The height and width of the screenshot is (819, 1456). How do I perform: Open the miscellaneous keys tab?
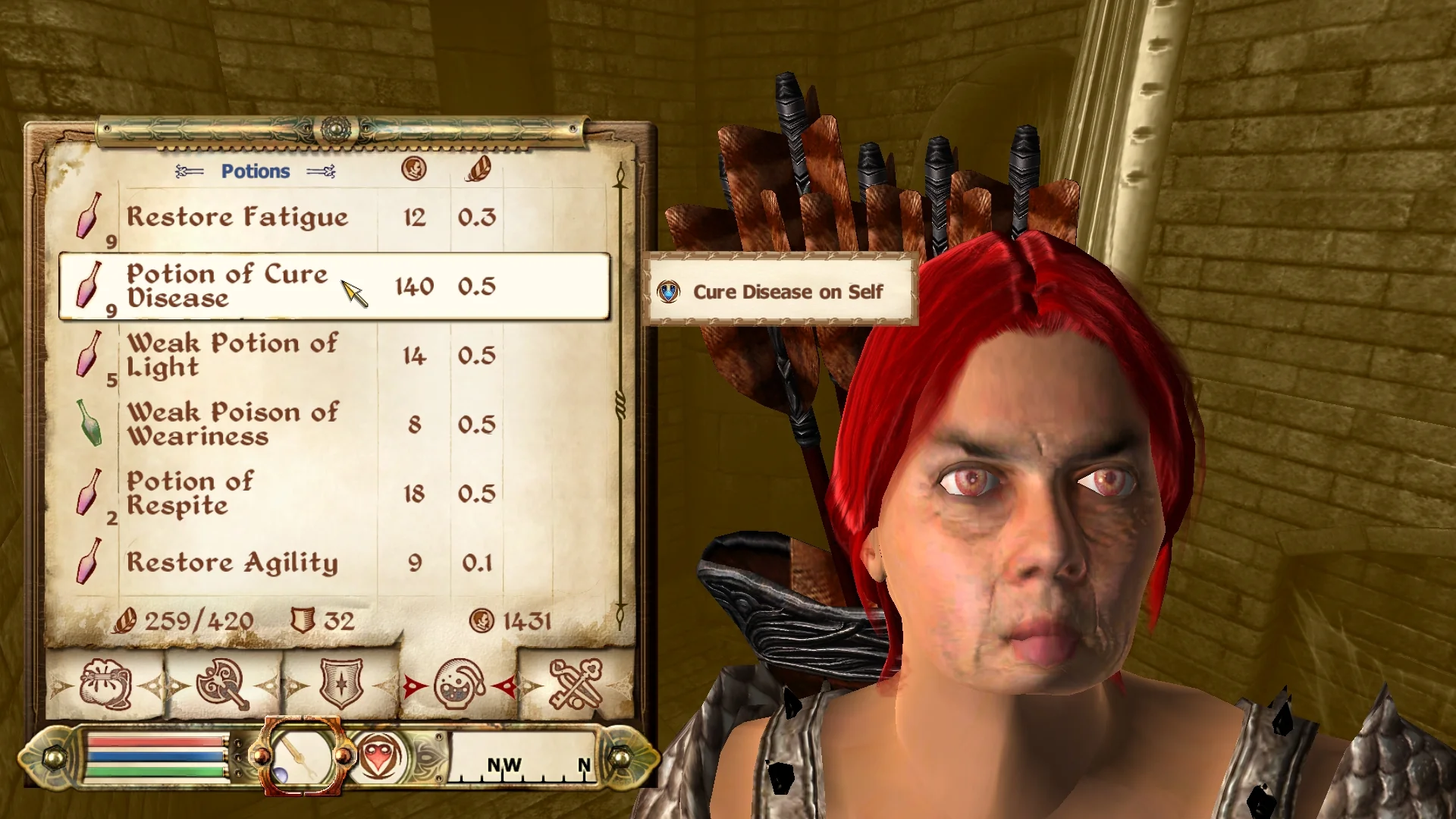coord(576,685)
